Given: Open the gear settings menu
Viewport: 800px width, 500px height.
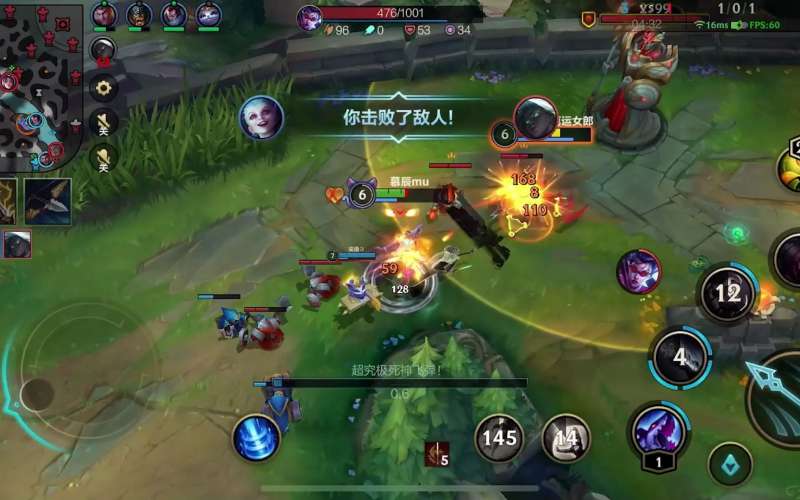Looking at the screenshot, I should point(103,88).
